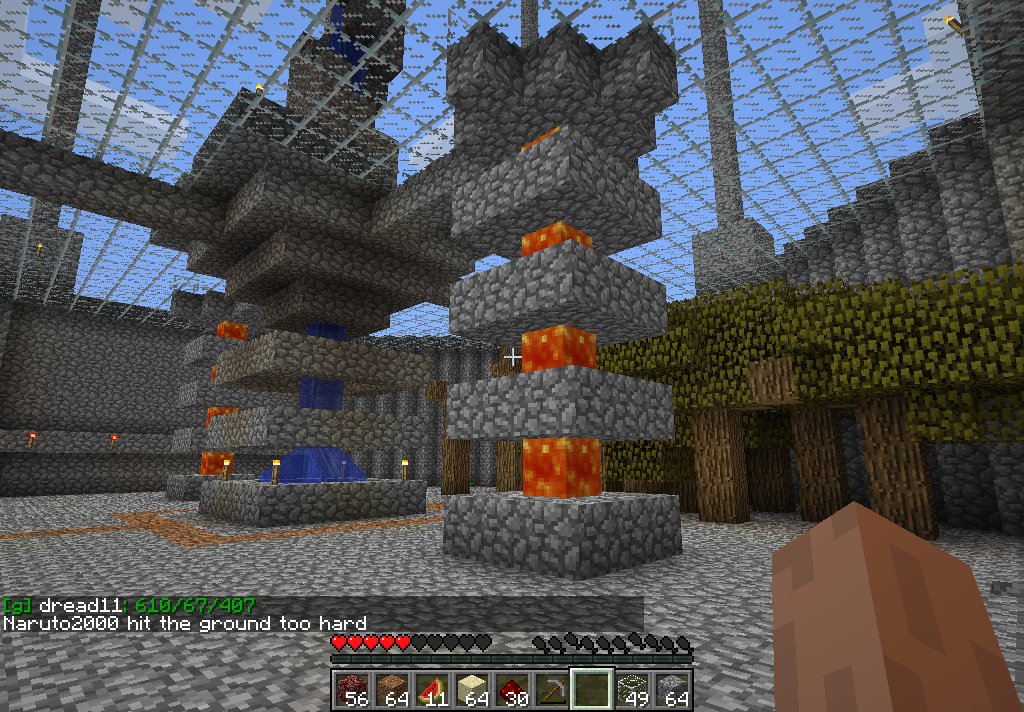Equip the pickaxe from the hotbar
The width and height of the screenshot is (1024, 712).
click(x=551, y=690)
